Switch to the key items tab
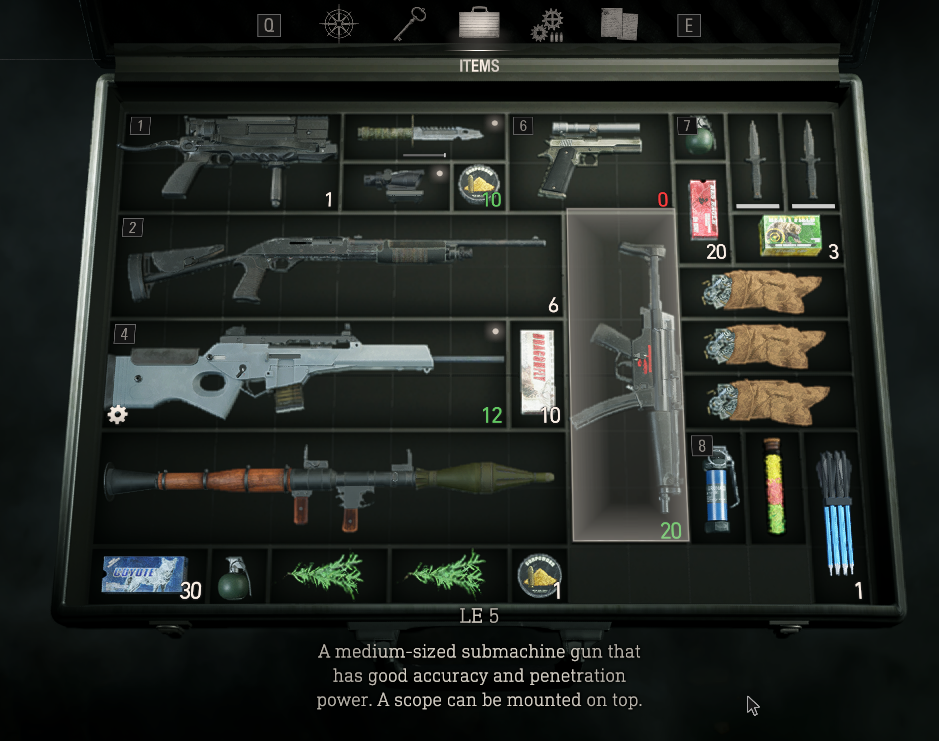939x741 pixels. (x=410, y=24)
